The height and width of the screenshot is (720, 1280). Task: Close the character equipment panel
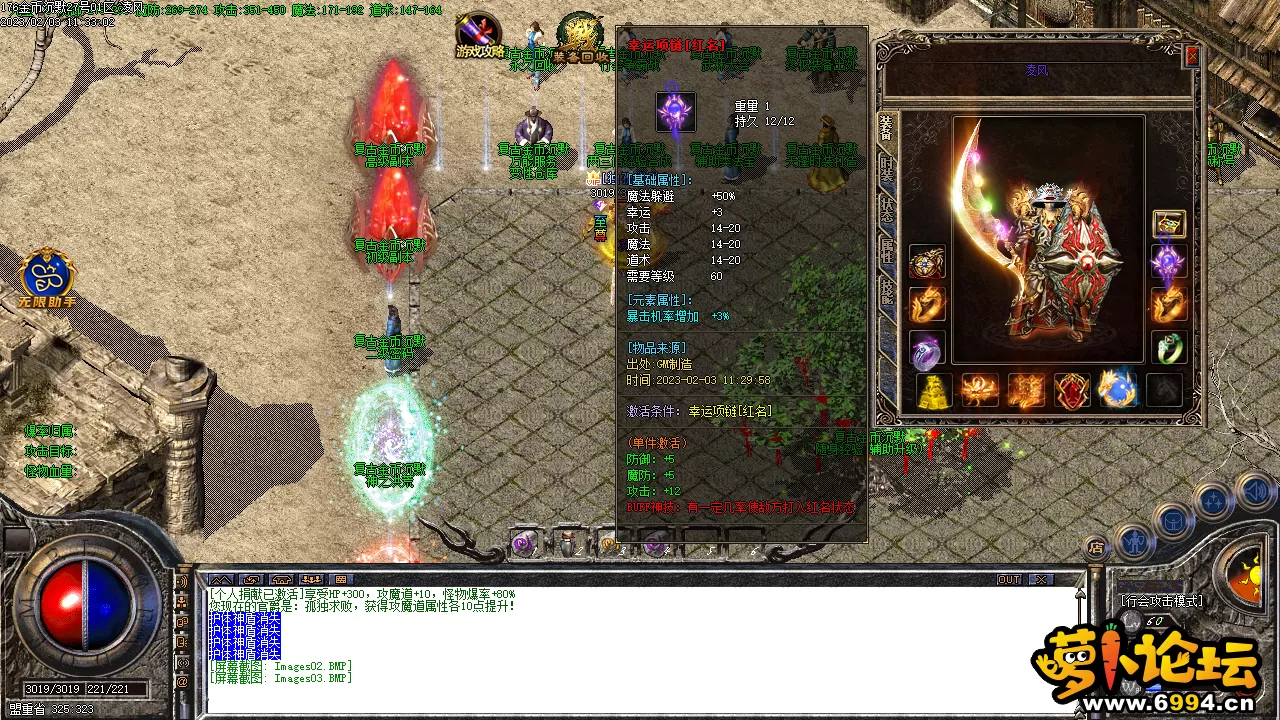coord(1191,57)
